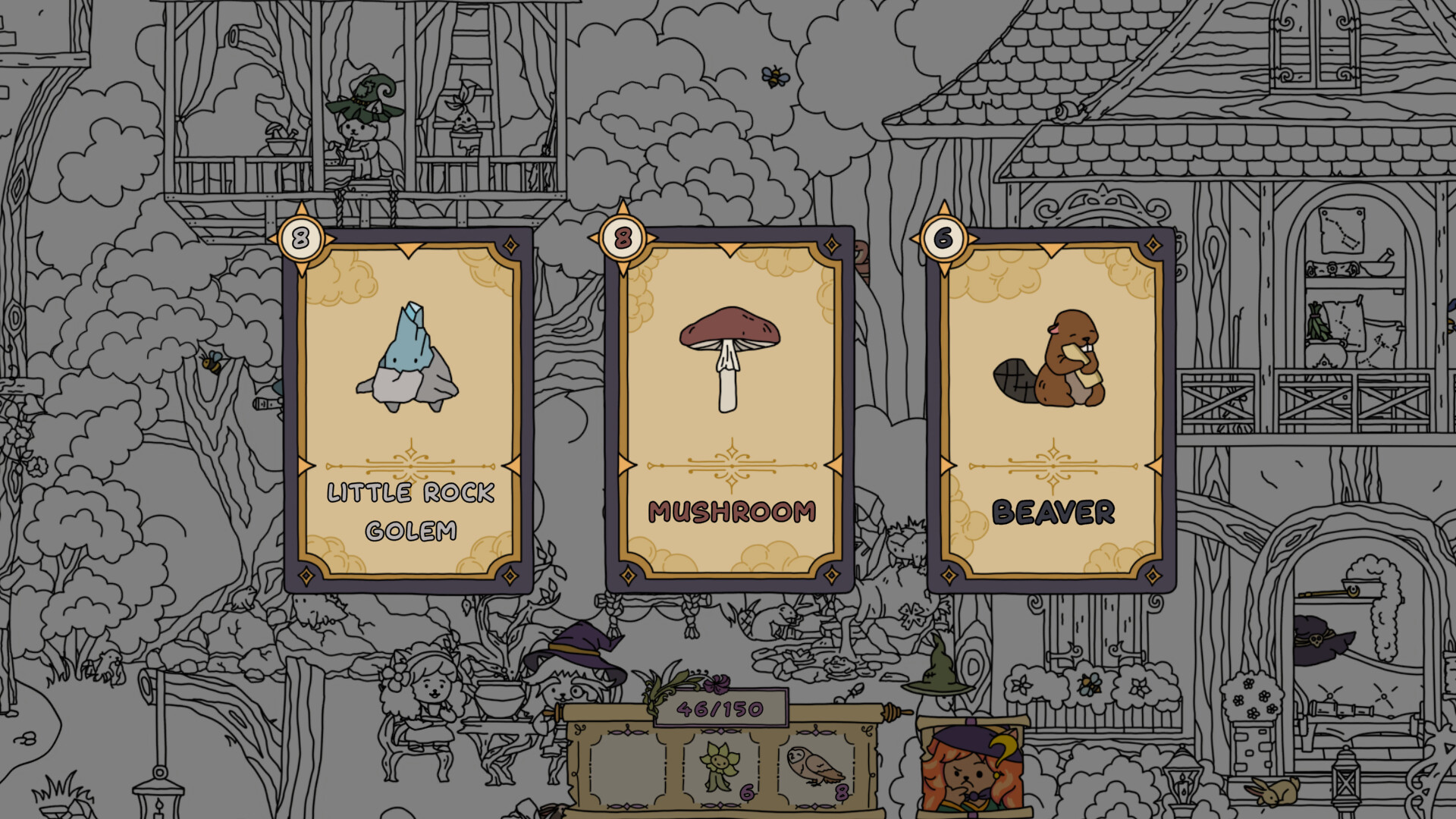
Task: Select the owl target slot
Action: (816, 767)
